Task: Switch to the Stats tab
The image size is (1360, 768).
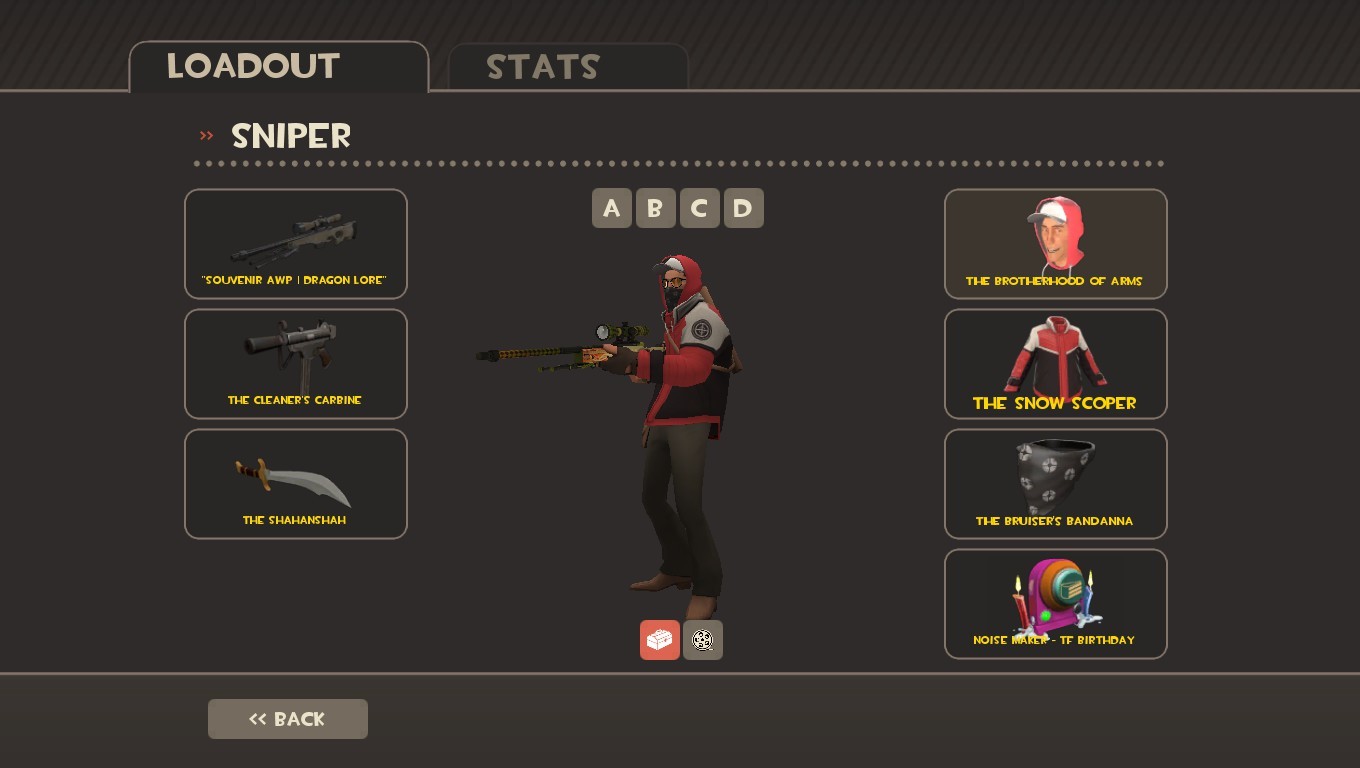Action: pyautogui.click(x=542, y=67)
